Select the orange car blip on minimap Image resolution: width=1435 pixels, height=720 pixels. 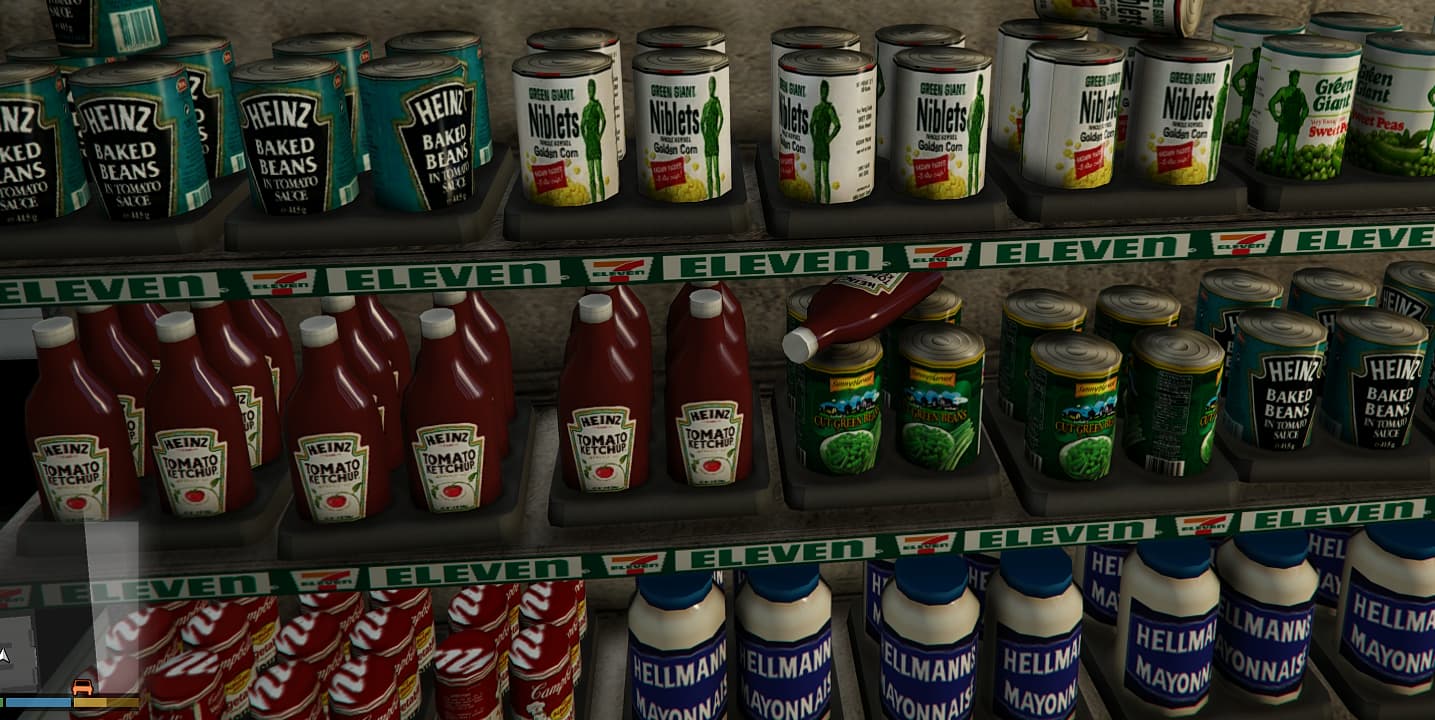pos(83,688)
